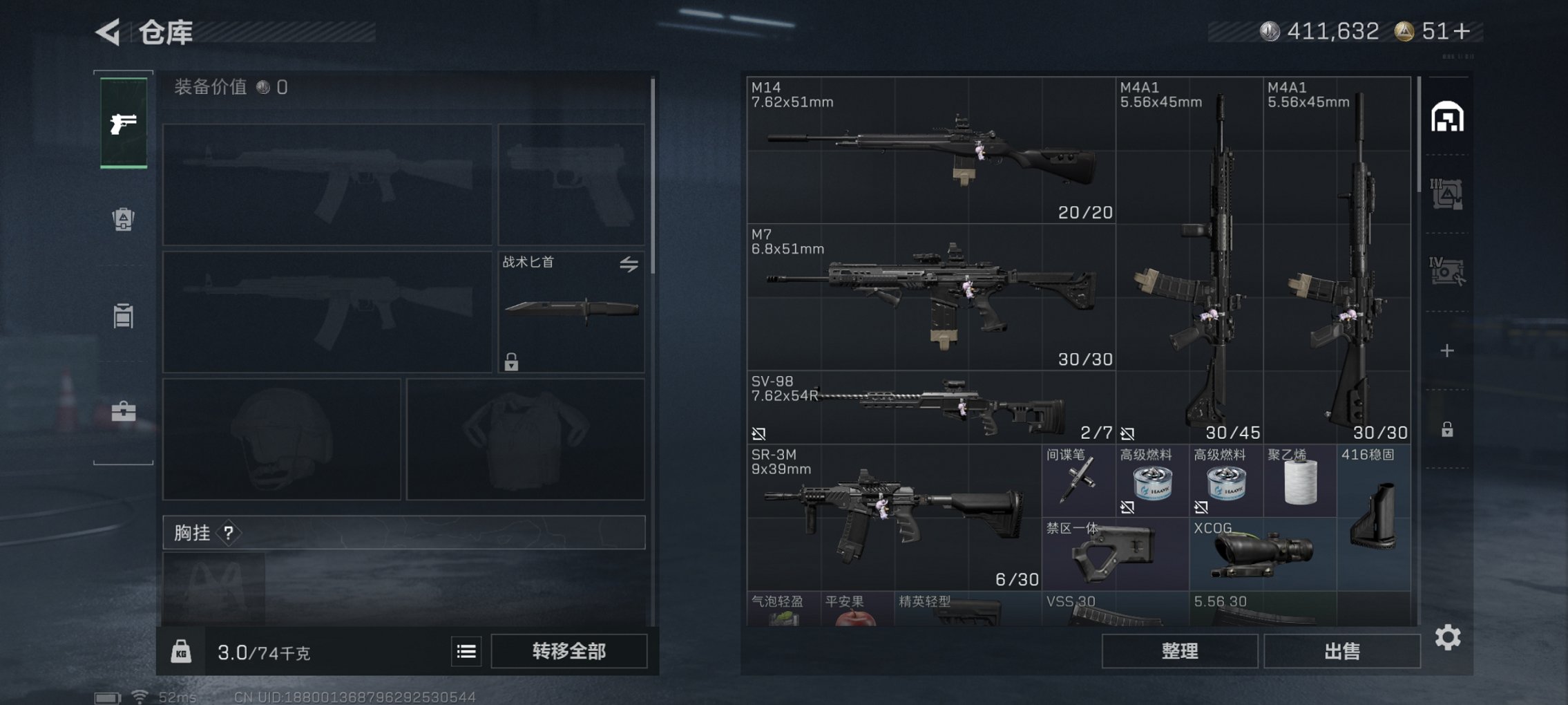Select the 战术匕首 knife slot

[x=571, y=311]
